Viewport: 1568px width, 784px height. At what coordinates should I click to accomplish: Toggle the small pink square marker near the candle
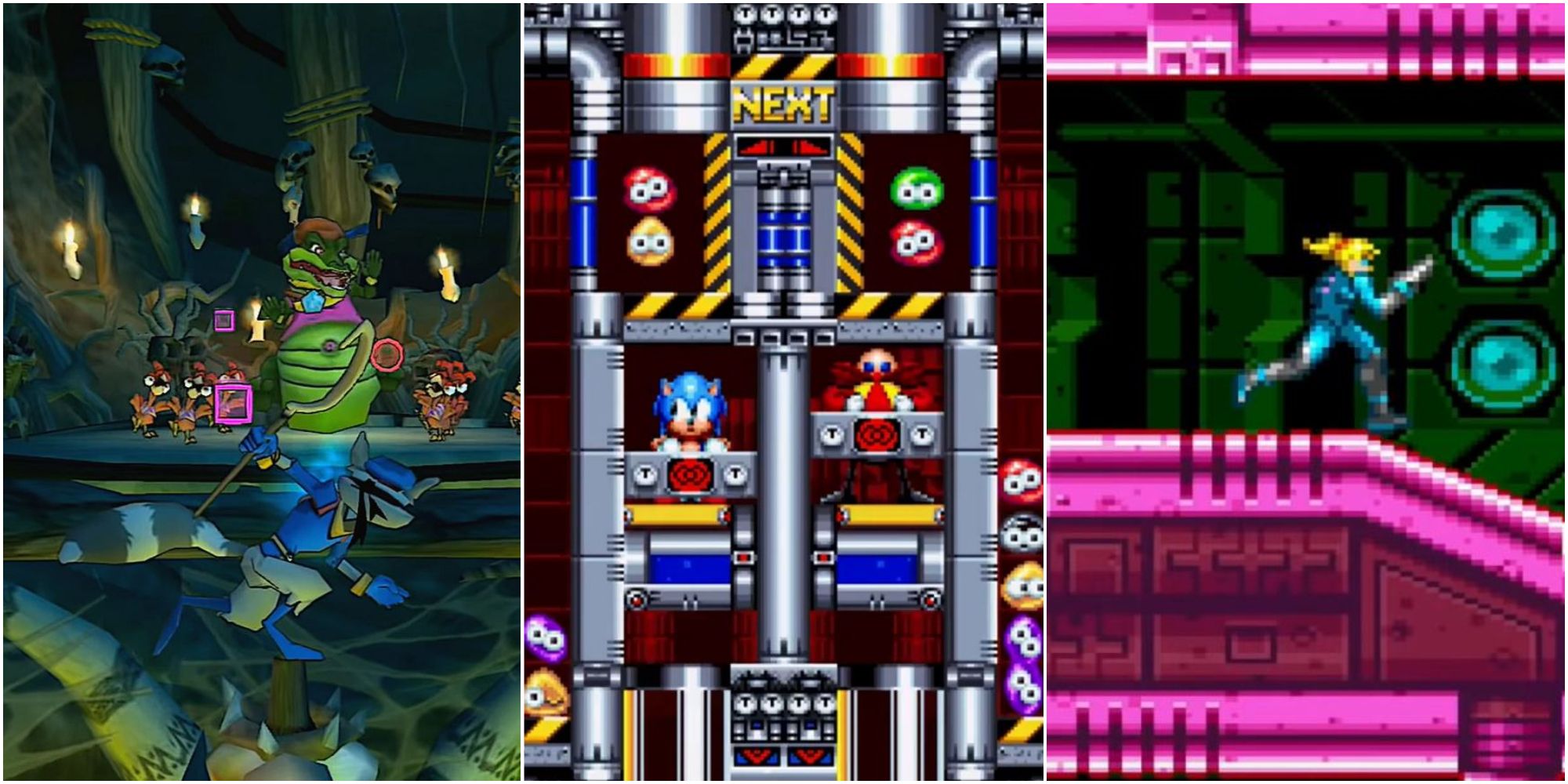tap(225, 318)
